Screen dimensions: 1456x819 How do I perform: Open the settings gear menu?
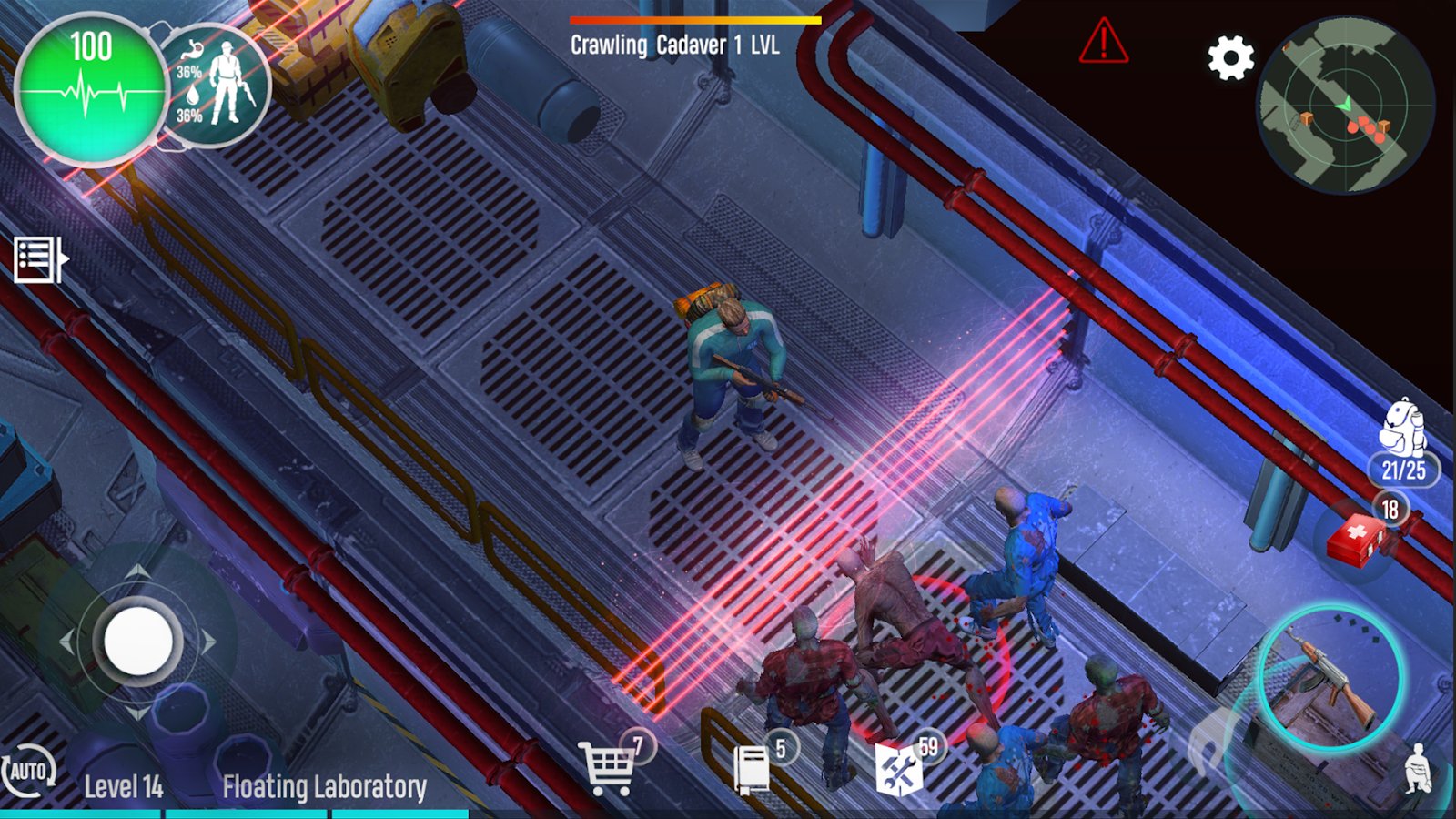coord(1230,58)
